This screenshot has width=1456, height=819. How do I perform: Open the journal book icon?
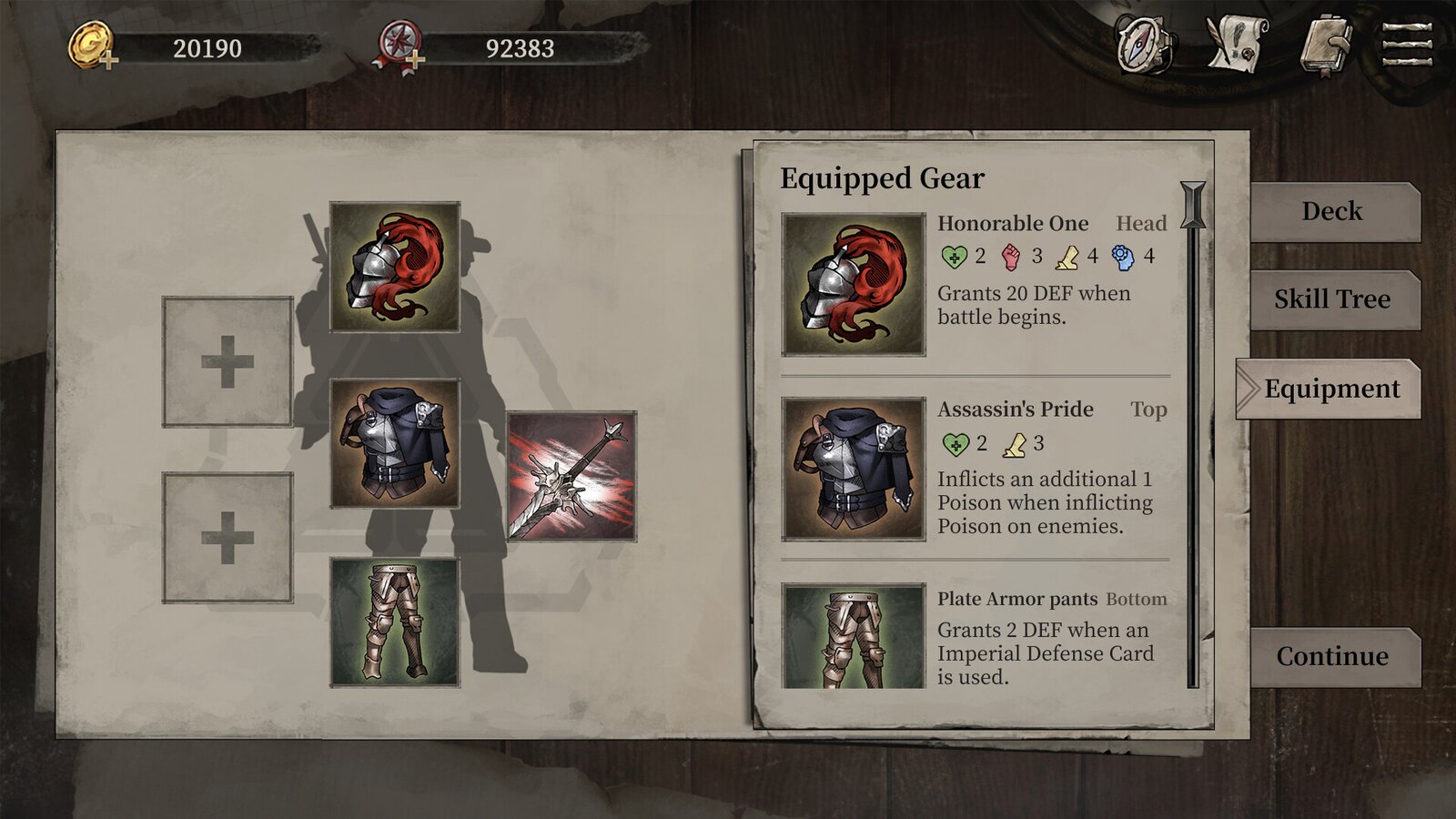pos(1327,45)
